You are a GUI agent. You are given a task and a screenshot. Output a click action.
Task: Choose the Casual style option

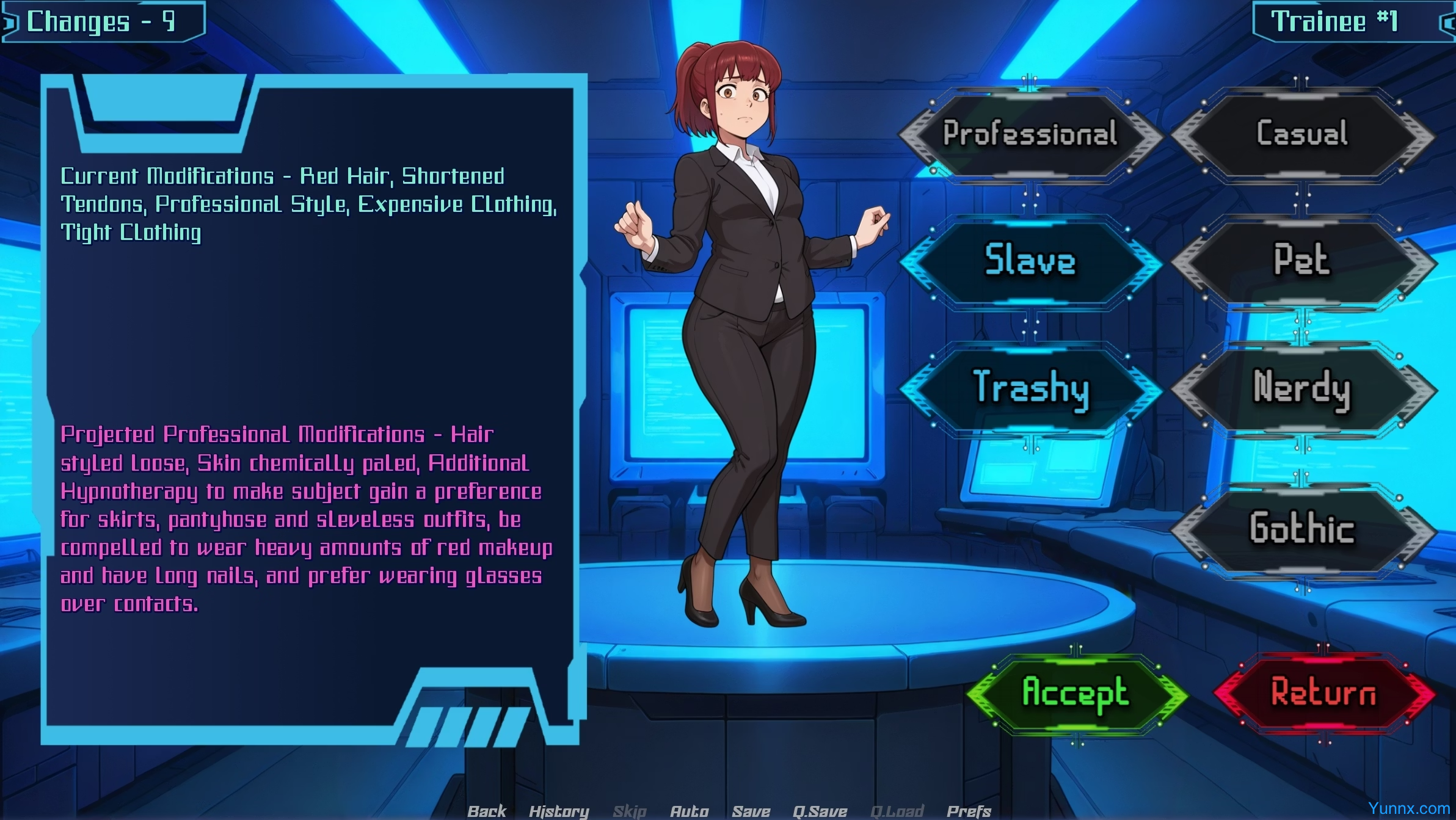click(1302, 134)
